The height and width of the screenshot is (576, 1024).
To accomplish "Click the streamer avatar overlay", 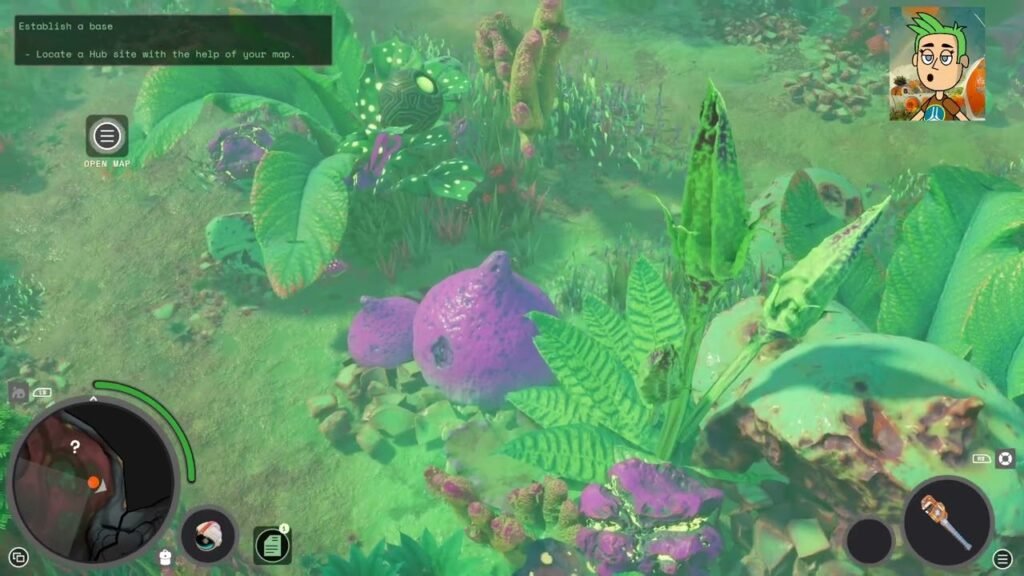I will coord(937,64).
